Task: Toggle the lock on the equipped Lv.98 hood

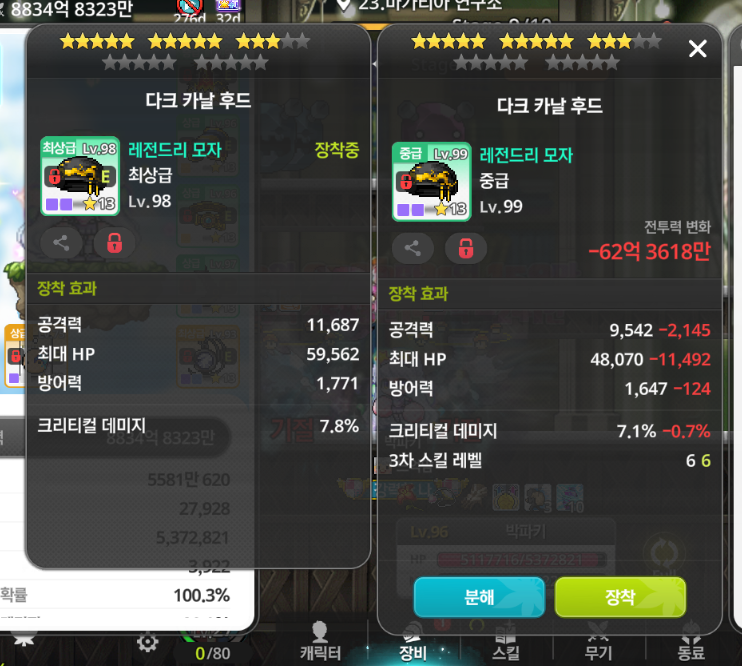Action: coord(114,242)
